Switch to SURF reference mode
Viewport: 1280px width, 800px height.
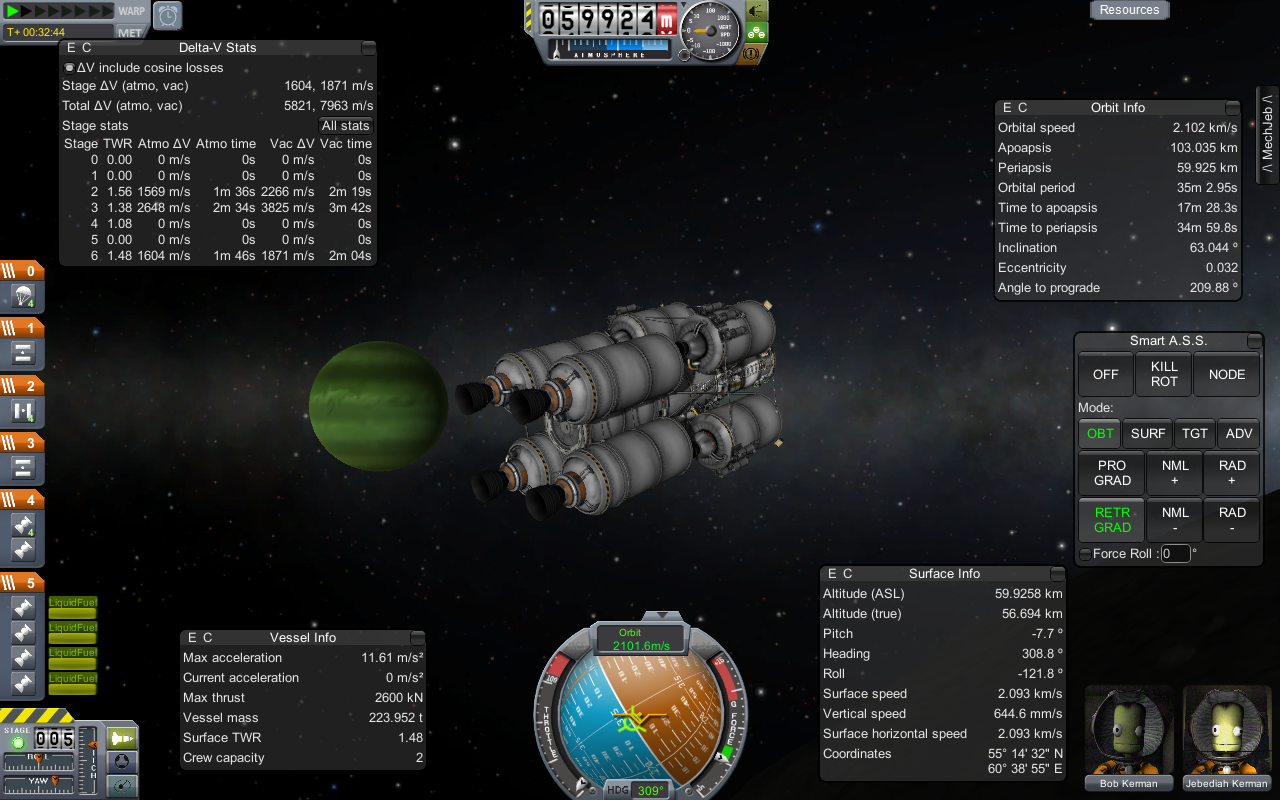point(1147,434)
